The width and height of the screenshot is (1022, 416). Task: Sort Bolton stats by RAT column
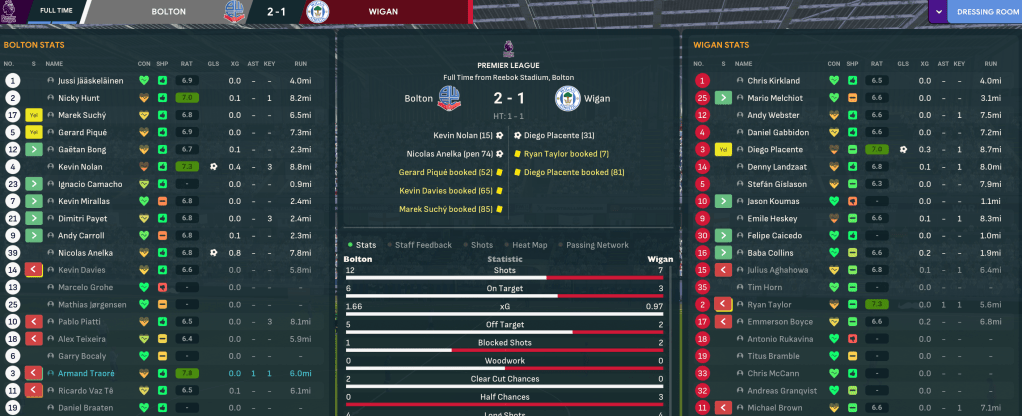coord(187,63)
